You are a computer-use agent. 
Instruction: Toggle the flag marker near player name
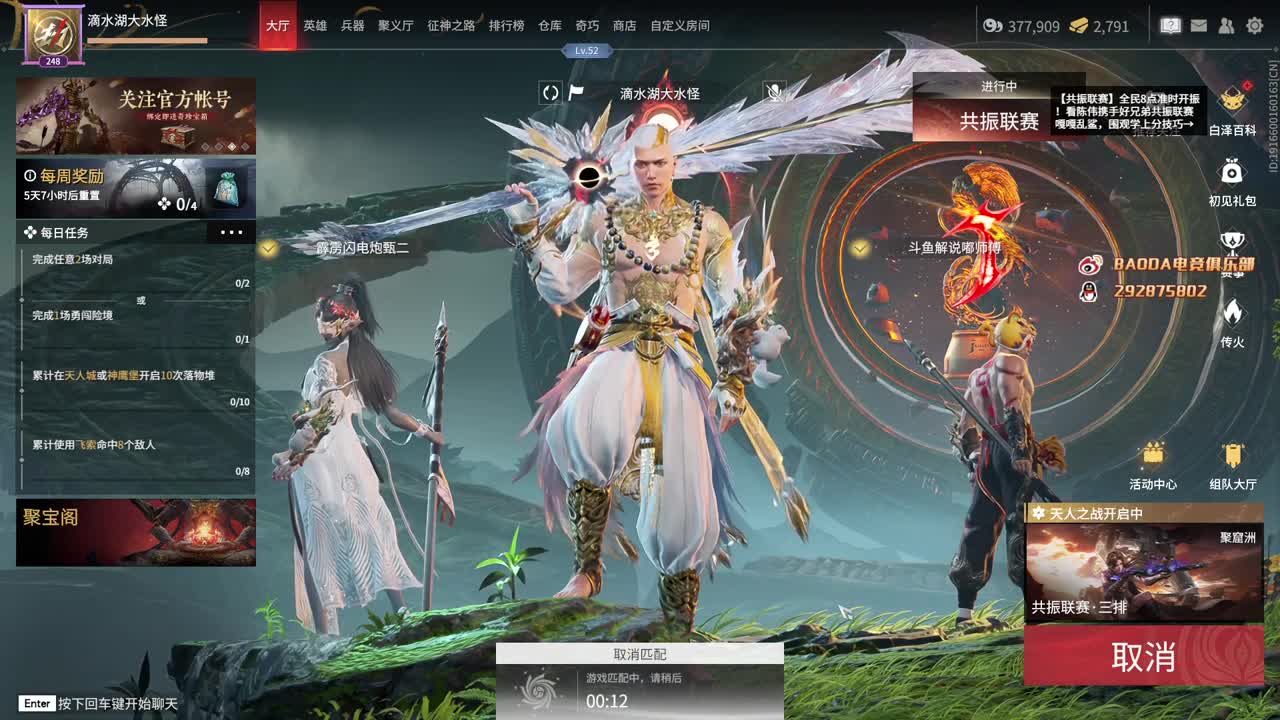coord(575,92)
